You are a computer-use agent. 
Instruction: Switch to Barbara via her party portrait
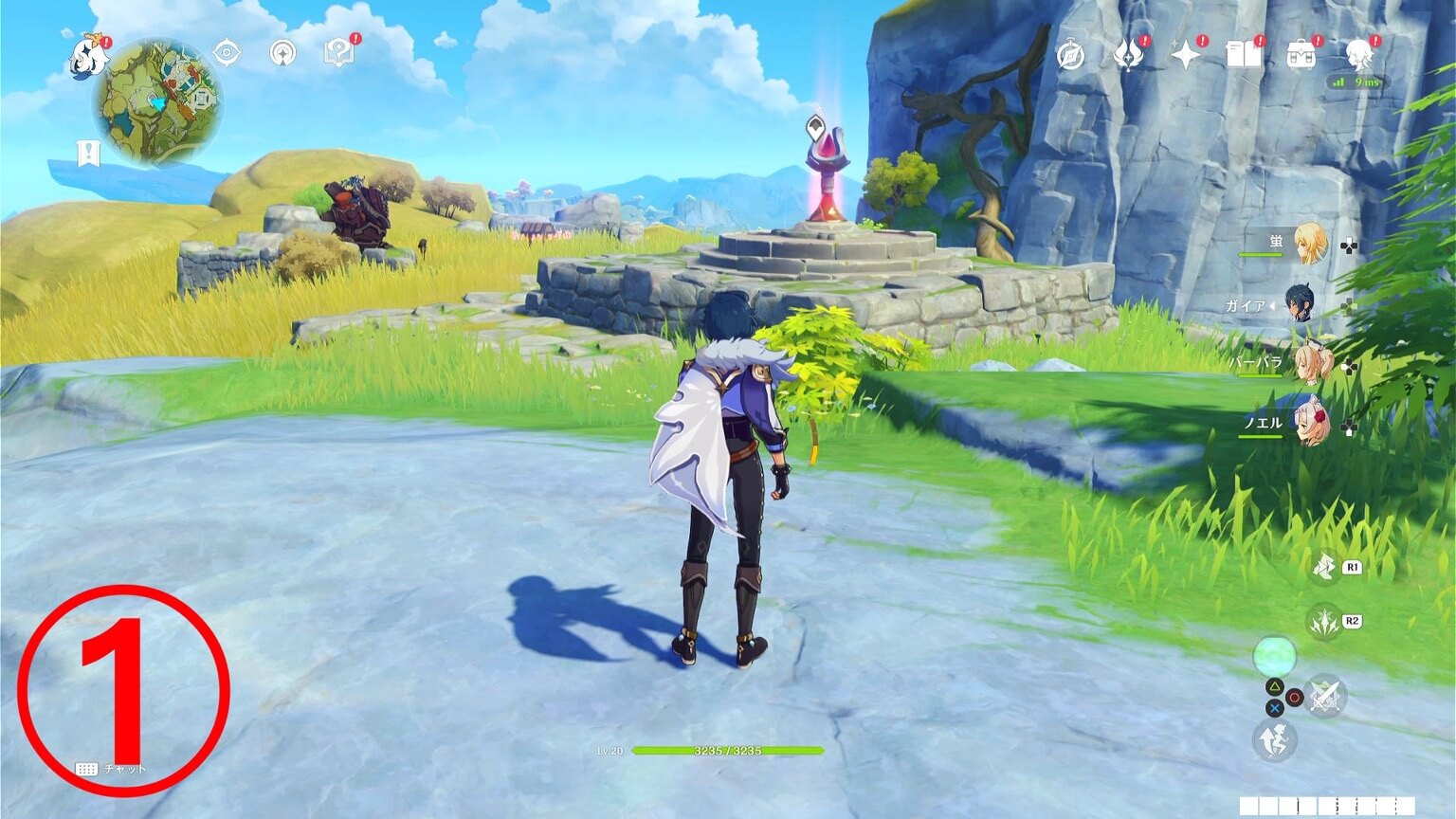[1315, 365]
